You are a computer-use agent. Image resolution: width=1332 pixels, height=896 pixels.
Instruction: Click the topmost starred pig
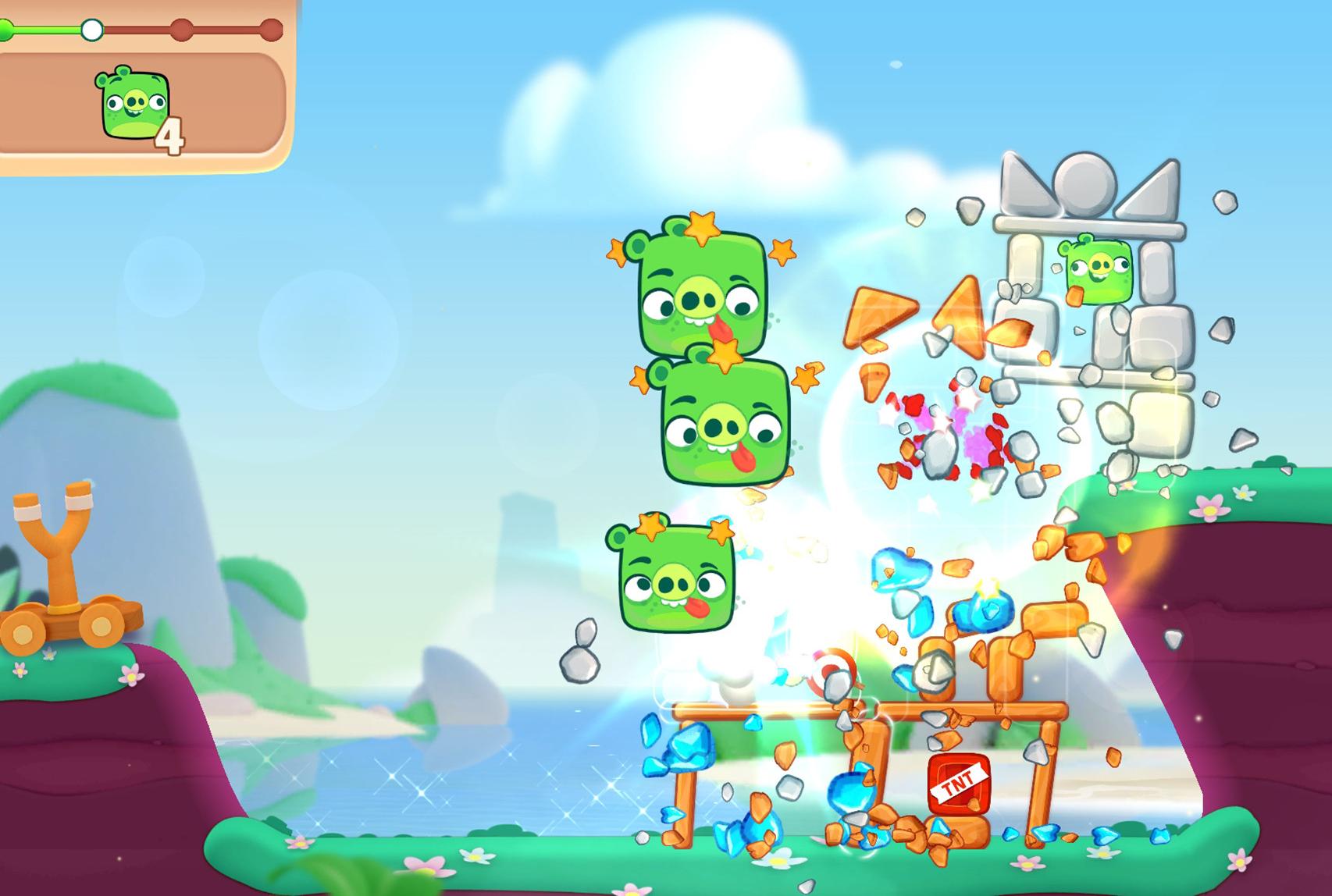tap(703, 297)
